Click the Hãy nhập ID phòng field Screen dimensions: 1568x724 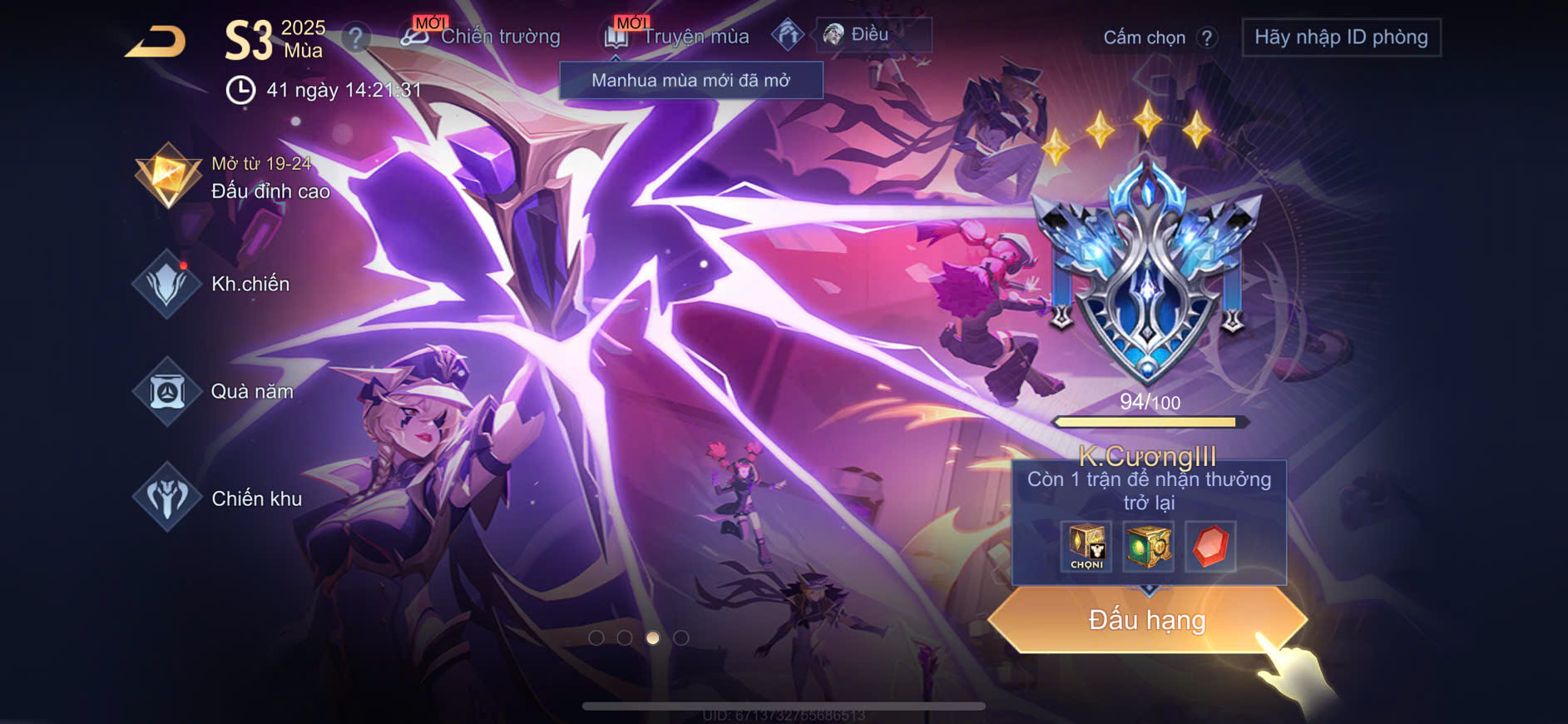coord(1341,37)
